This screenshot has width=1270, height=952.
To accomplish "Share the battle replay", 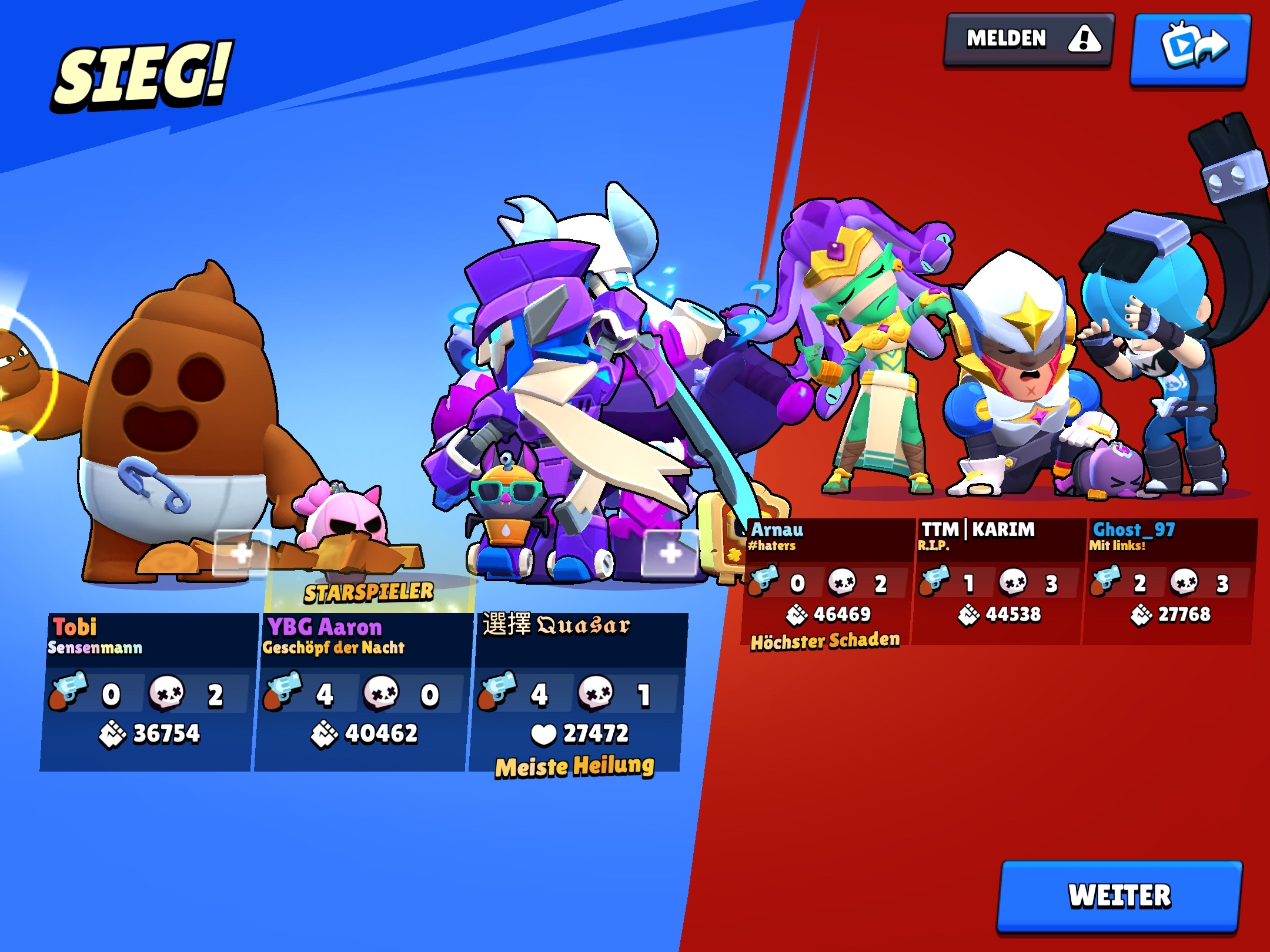I will tap(1189, 49).
